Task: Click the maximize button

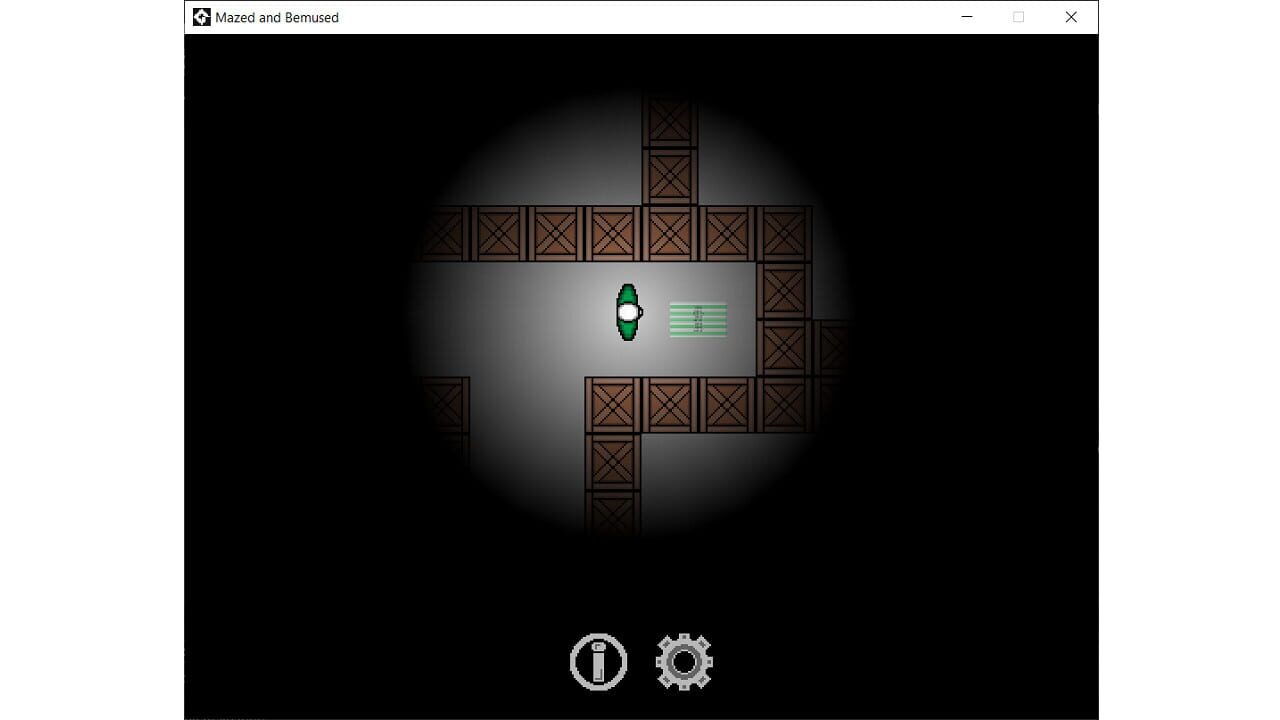Action: pyautogui.click(x=1018, y=17)
